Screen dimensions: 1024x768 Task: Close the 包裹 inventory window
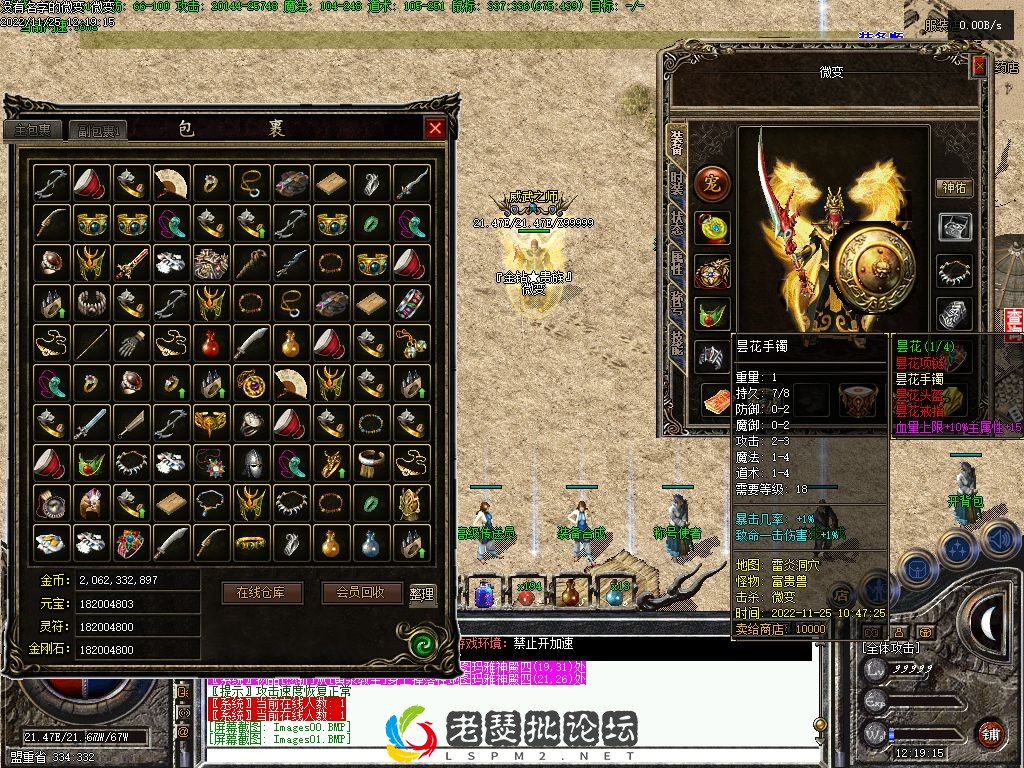point(435,128)
